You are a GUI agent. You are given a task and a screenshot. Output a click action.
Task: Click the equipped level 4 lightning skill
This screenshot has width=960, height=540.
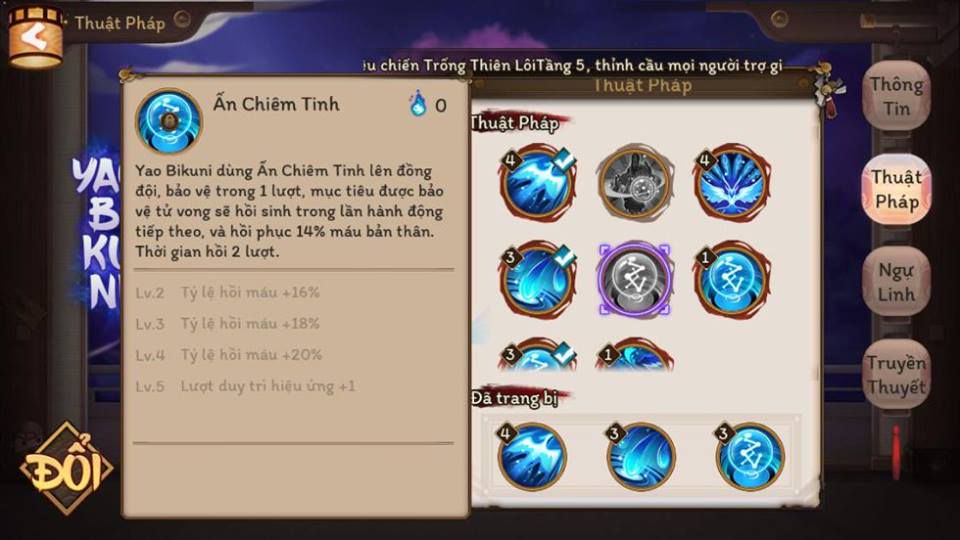tap(532, 456)
